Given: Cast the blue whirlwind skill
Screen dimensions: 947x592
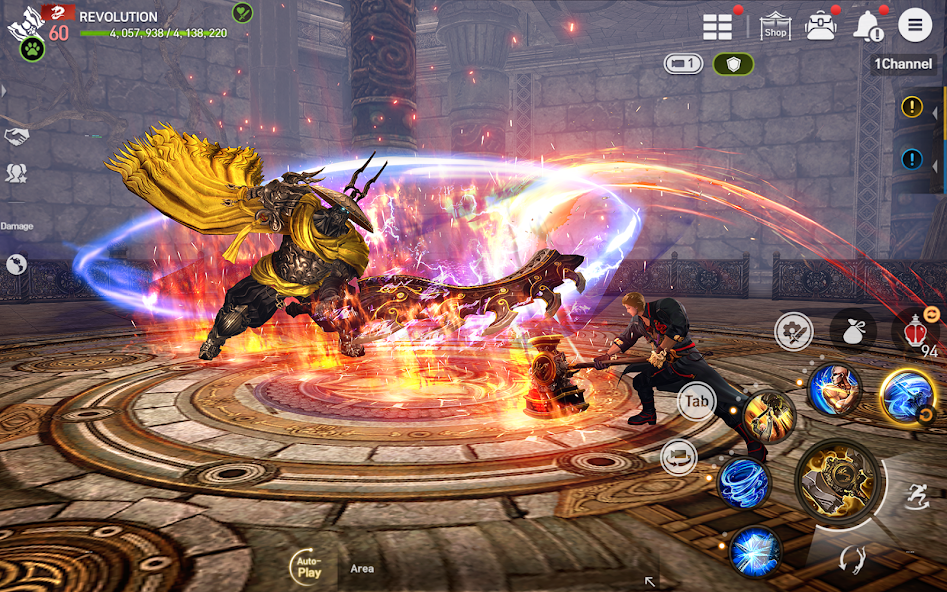Looking at the screenshot, I should pos(743,482).
